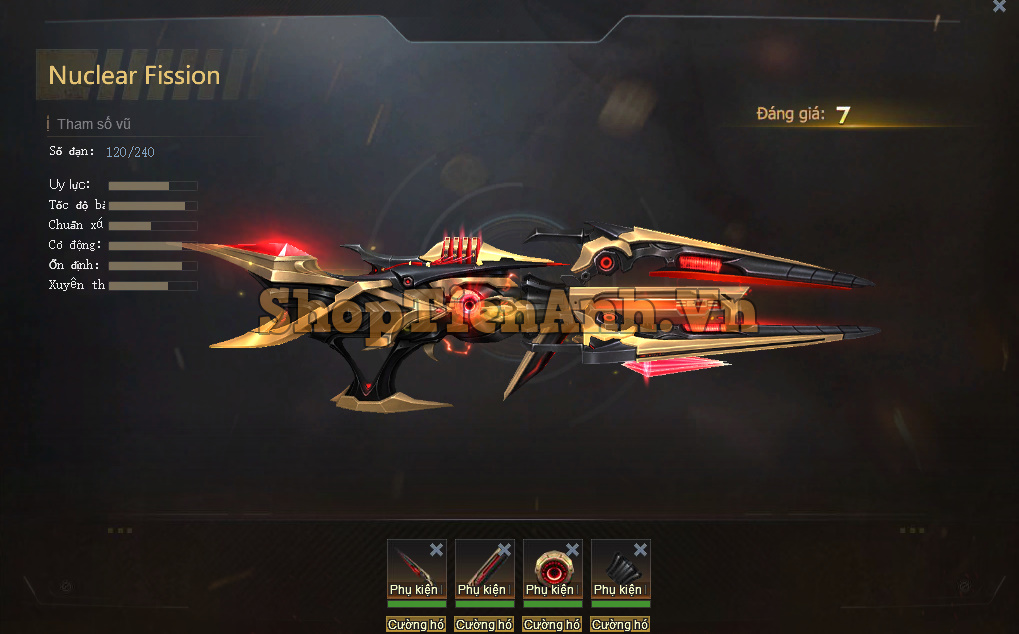This screenshot has width=1019, height=634.
Task: Remove the black grip accessory with its X
Action: click(x=640, y=549)
